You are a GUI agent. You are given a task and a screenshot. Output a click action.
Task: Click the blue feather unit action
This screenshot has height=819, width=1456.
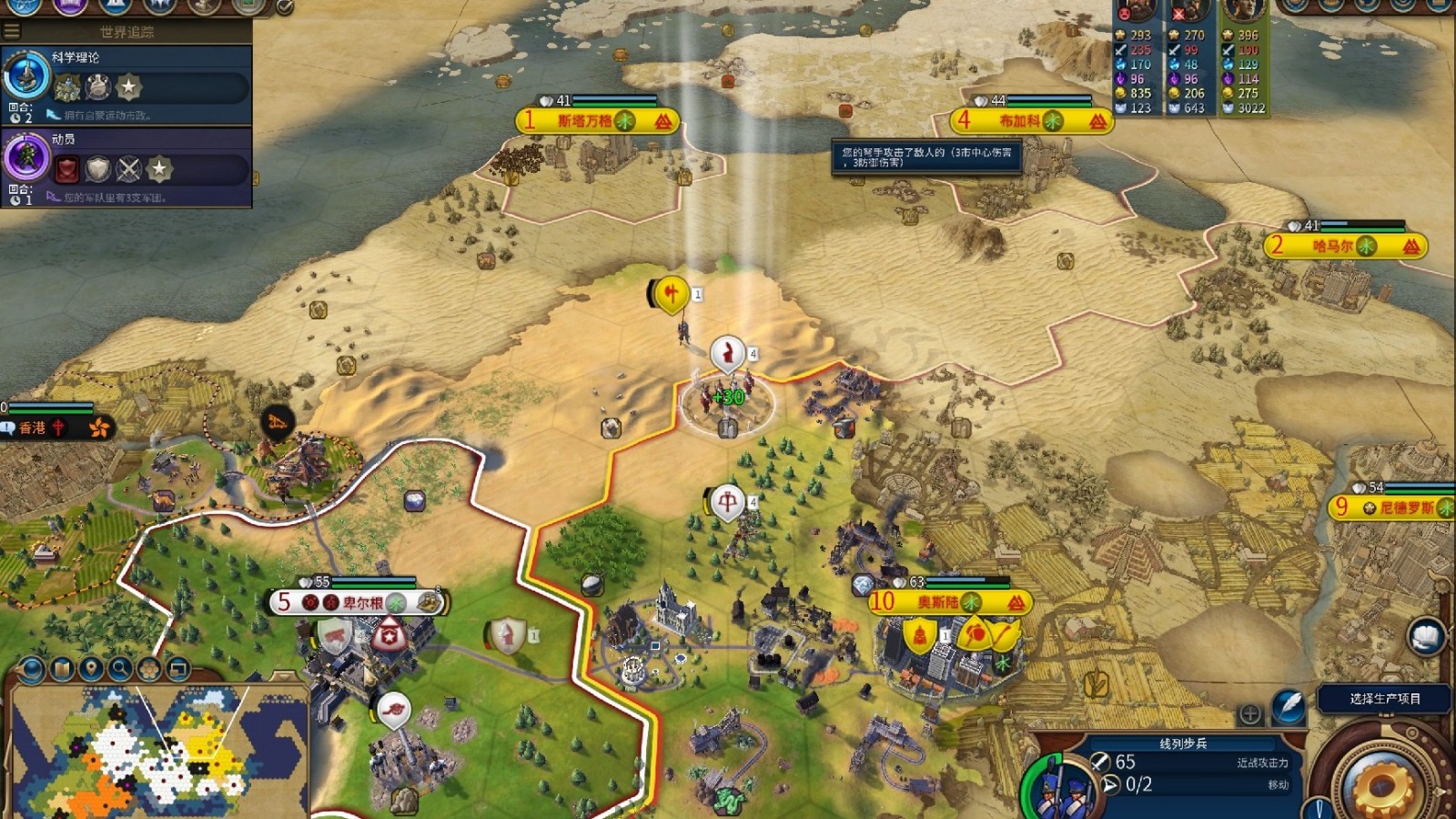tap(1289, 705)
